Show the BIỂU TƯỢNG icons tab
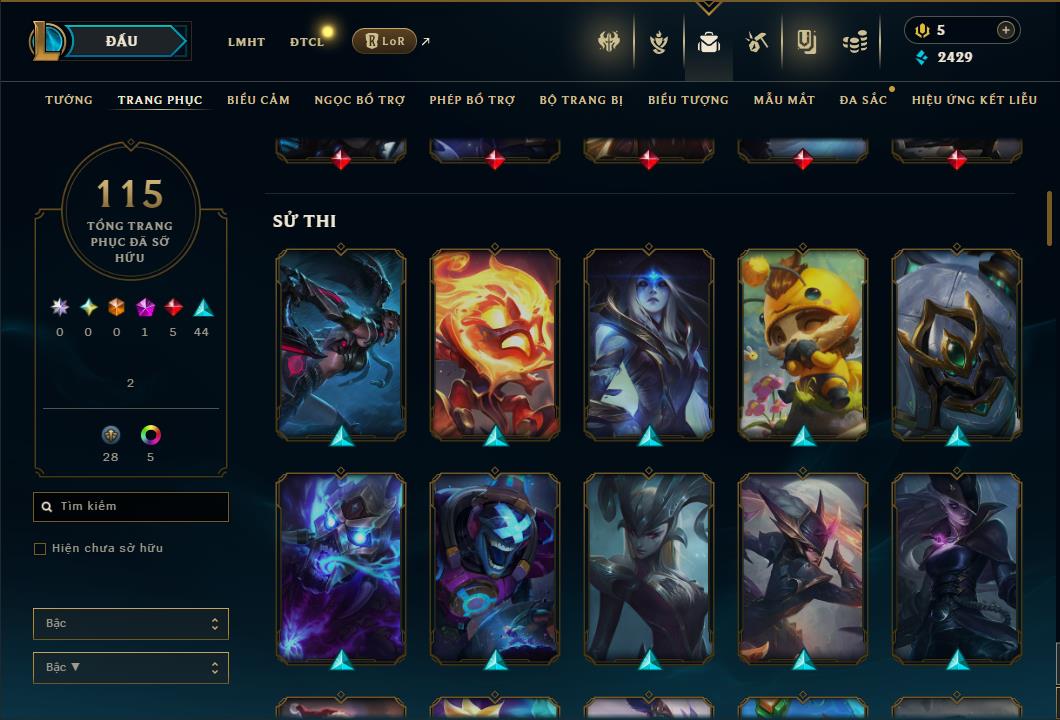 (x=688, y=100)
